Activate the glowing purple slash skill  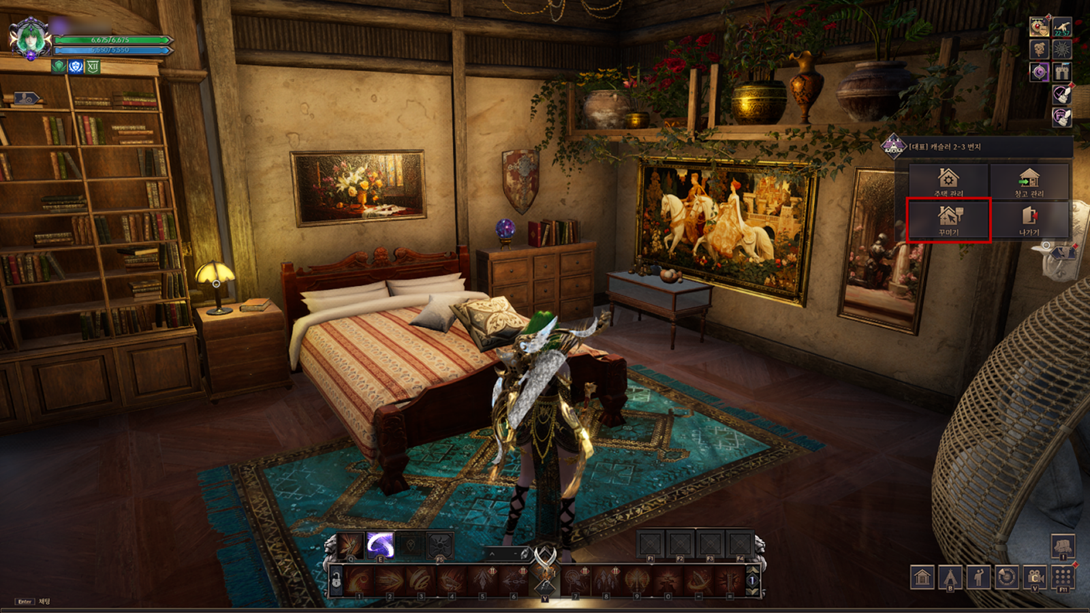pos(379,545)
